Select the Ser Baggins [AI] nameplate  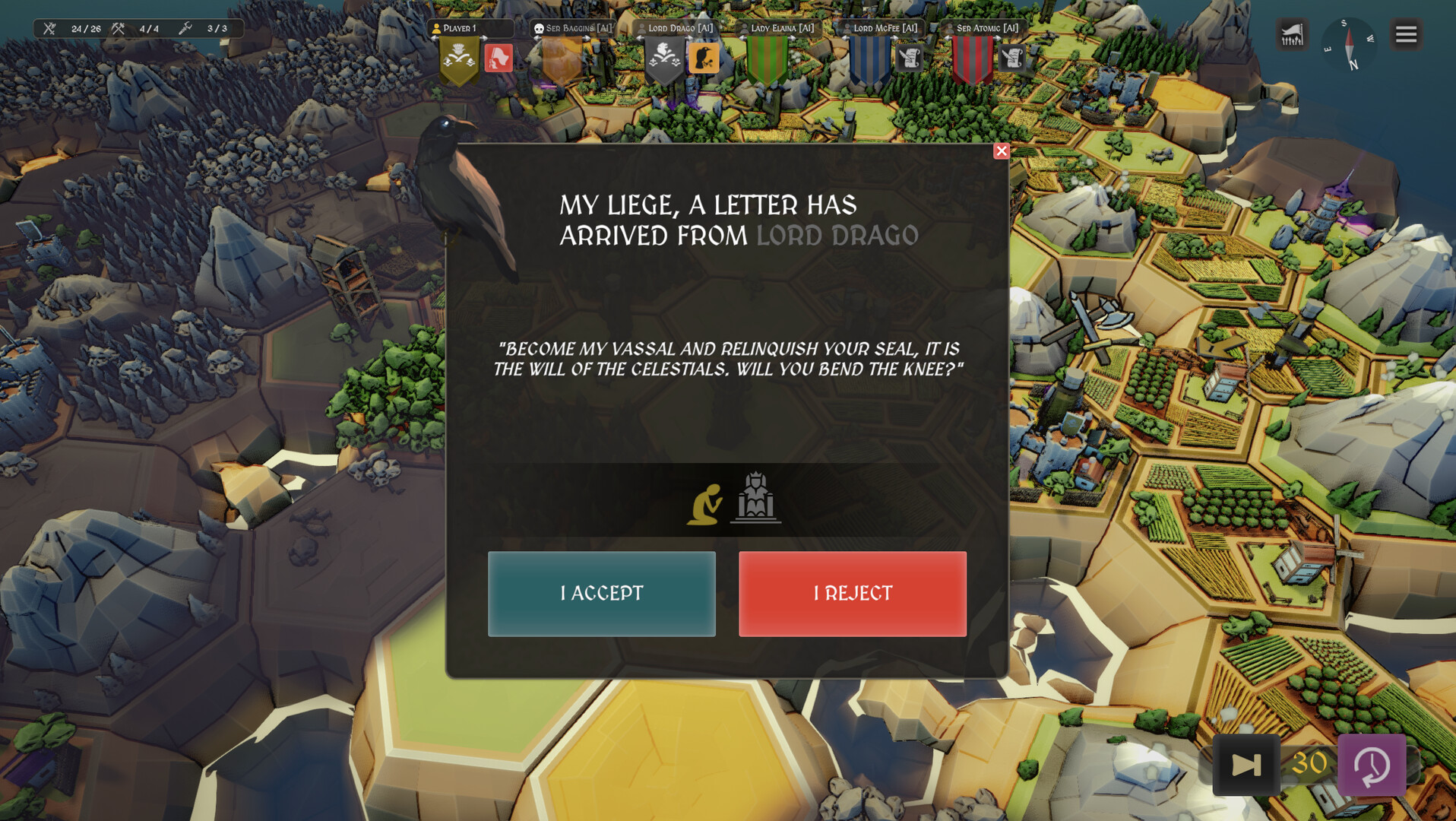pyautogui.click(x=574, y=27)
